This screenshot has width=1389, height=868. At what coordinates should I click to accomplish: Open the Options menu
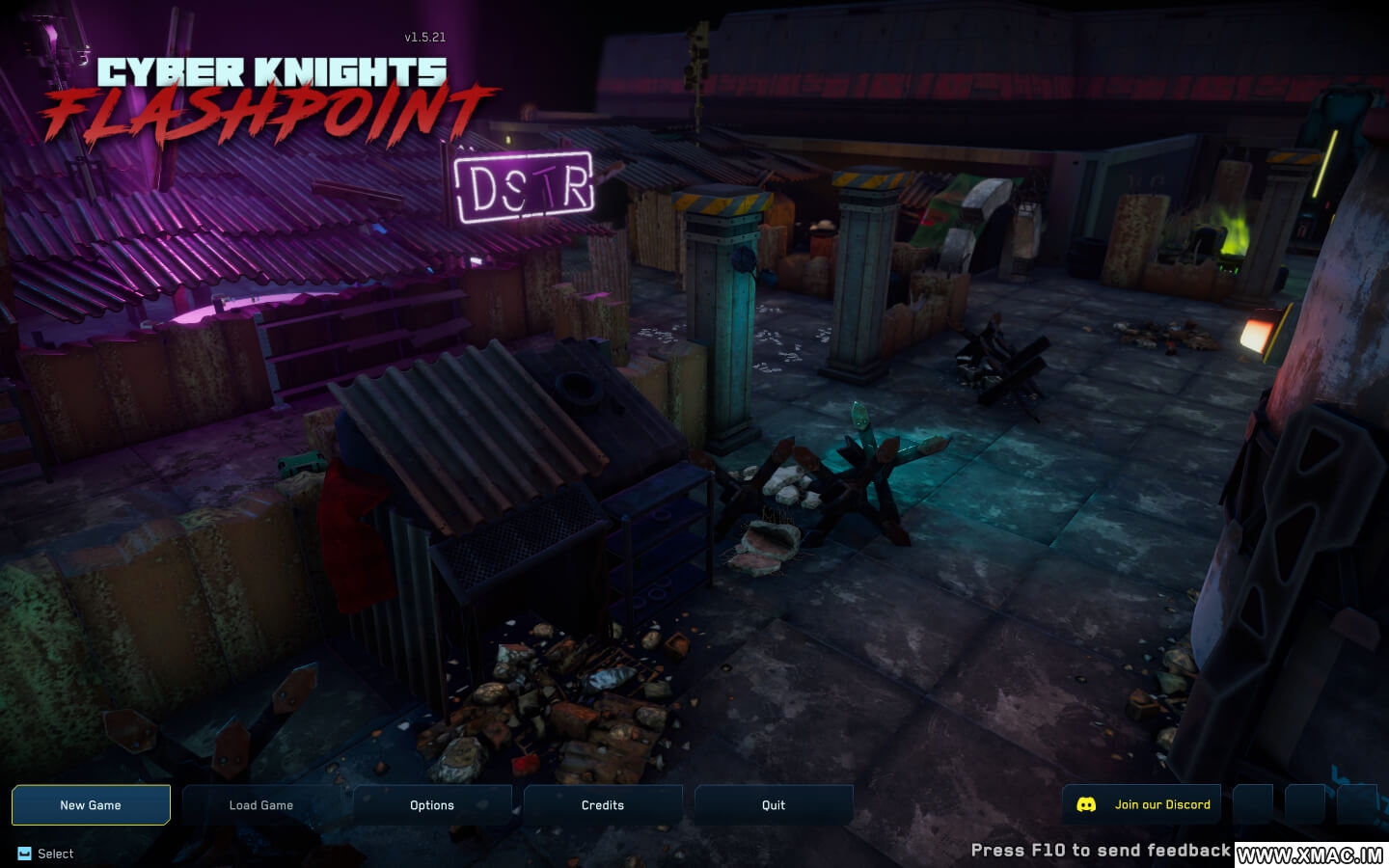point(432,805)
